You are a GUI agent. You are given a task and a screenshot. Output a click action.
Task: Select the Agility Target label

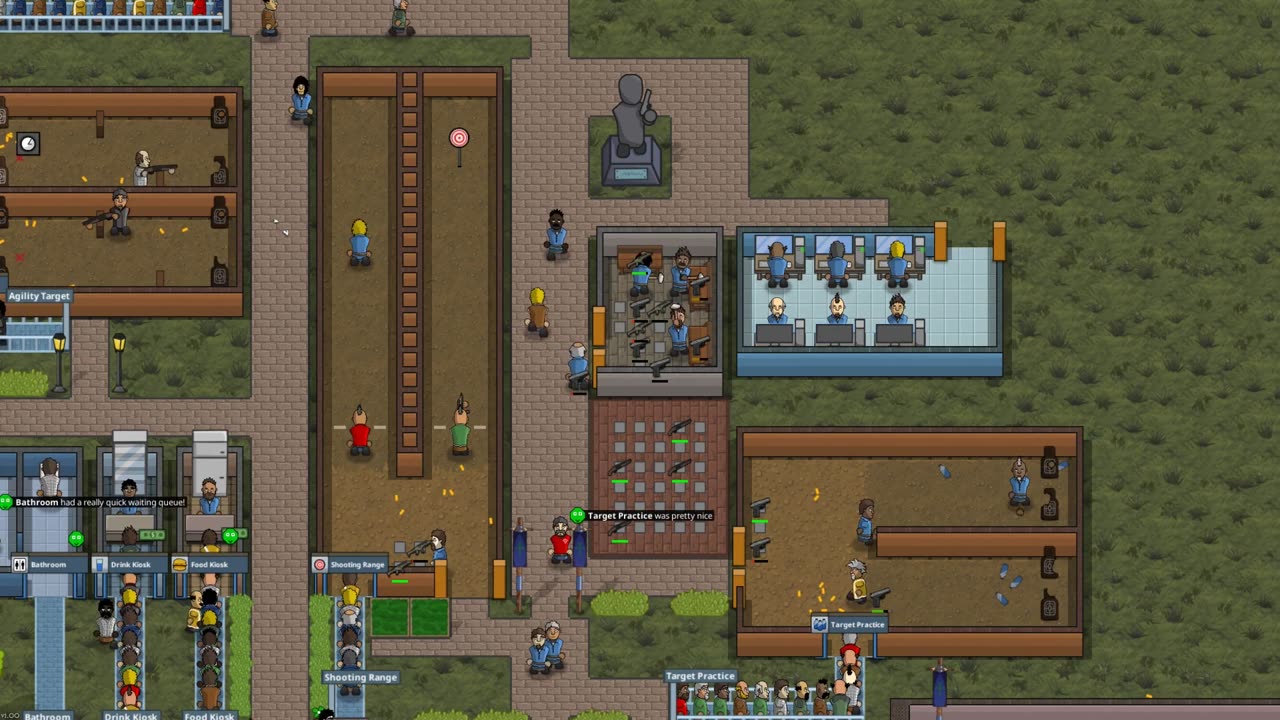pyautogui.click(x=39, y=296)
